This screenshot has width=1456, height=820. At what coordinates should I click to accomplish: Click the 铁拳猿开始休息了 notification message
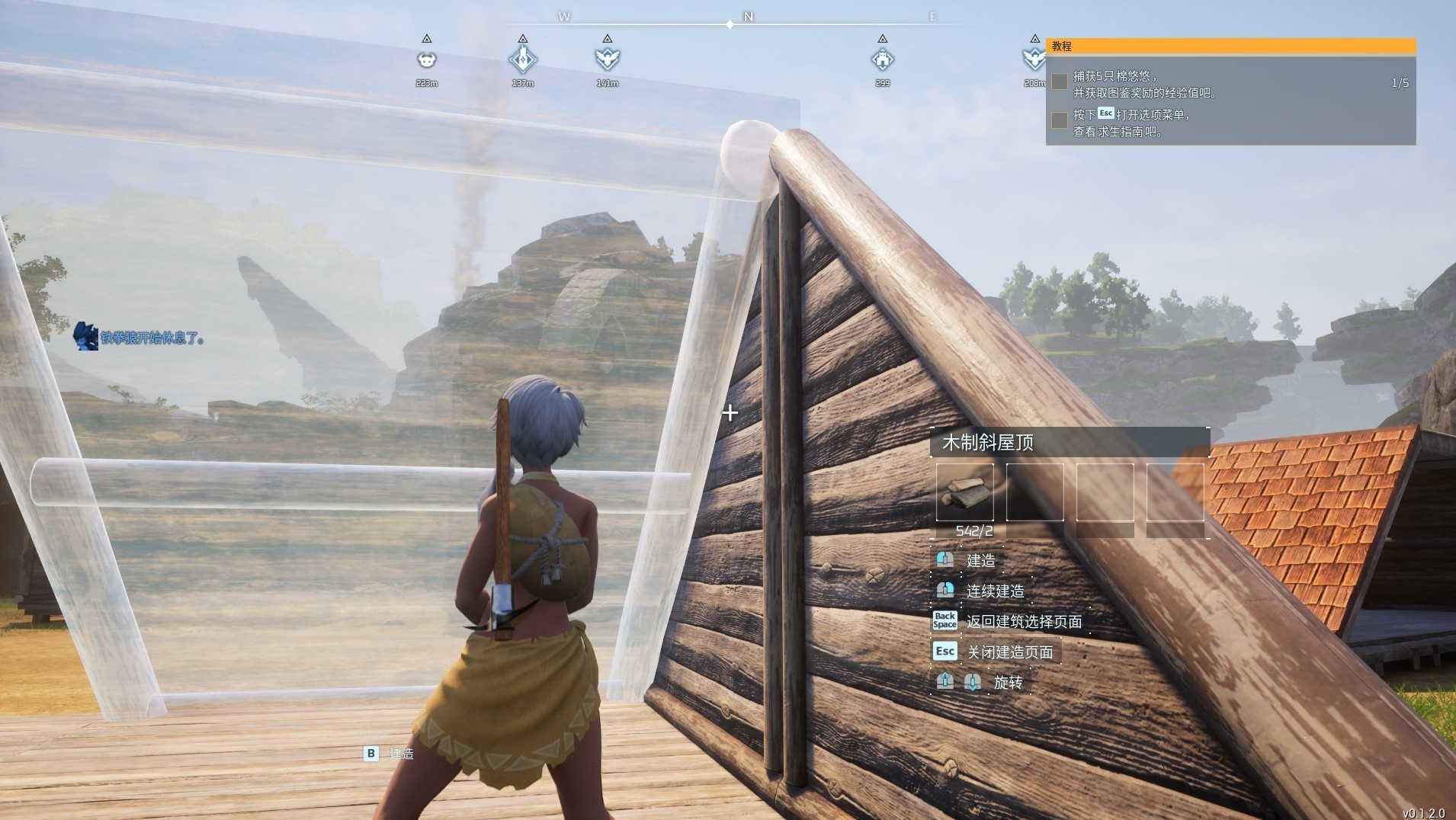(152, 338)
